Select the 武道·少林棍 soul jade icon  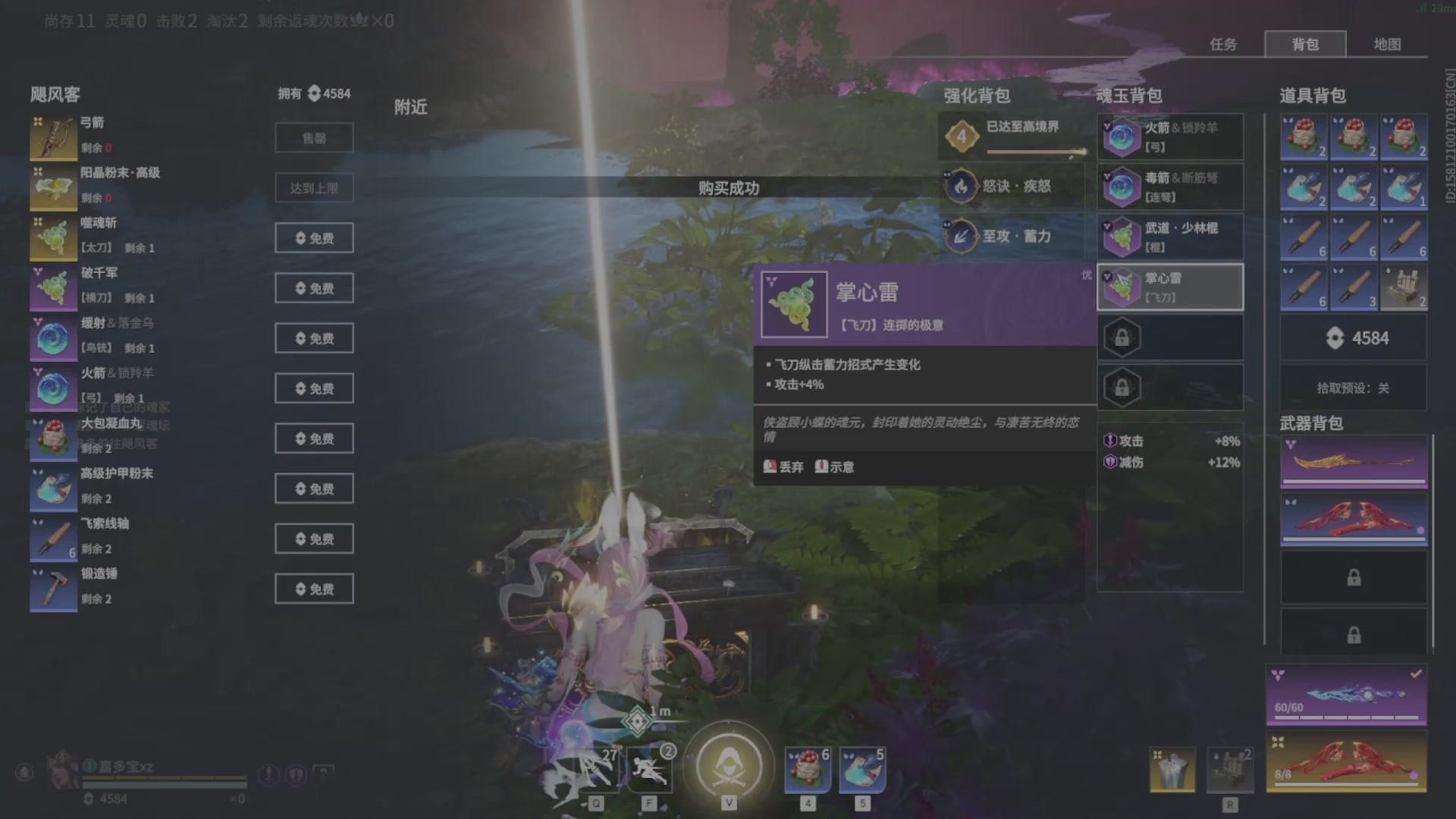click(1122, 236)
